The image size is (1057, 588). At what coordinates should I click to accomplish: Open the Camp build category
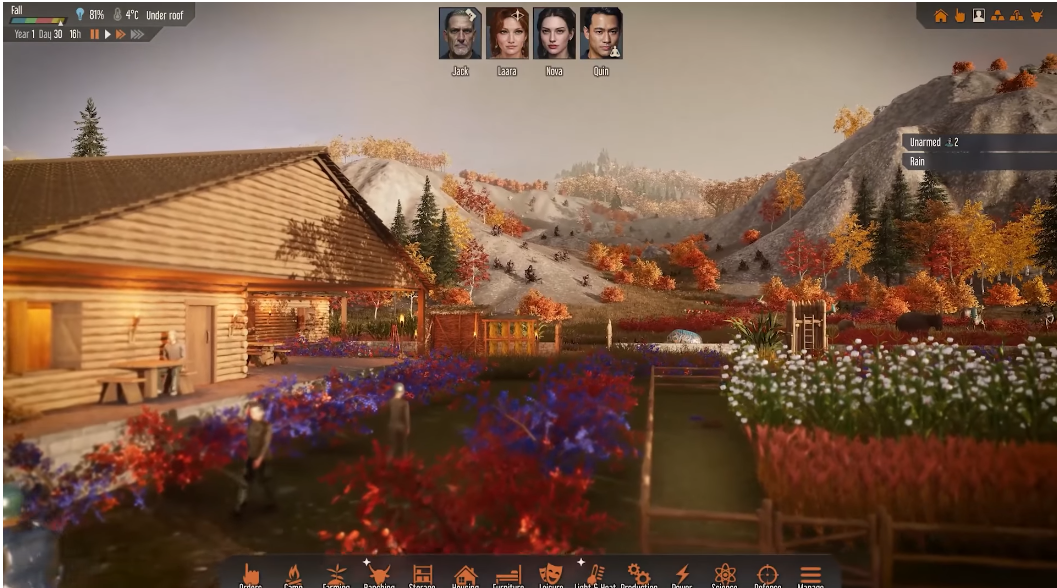pyautogui.click(x=293, y=575)
